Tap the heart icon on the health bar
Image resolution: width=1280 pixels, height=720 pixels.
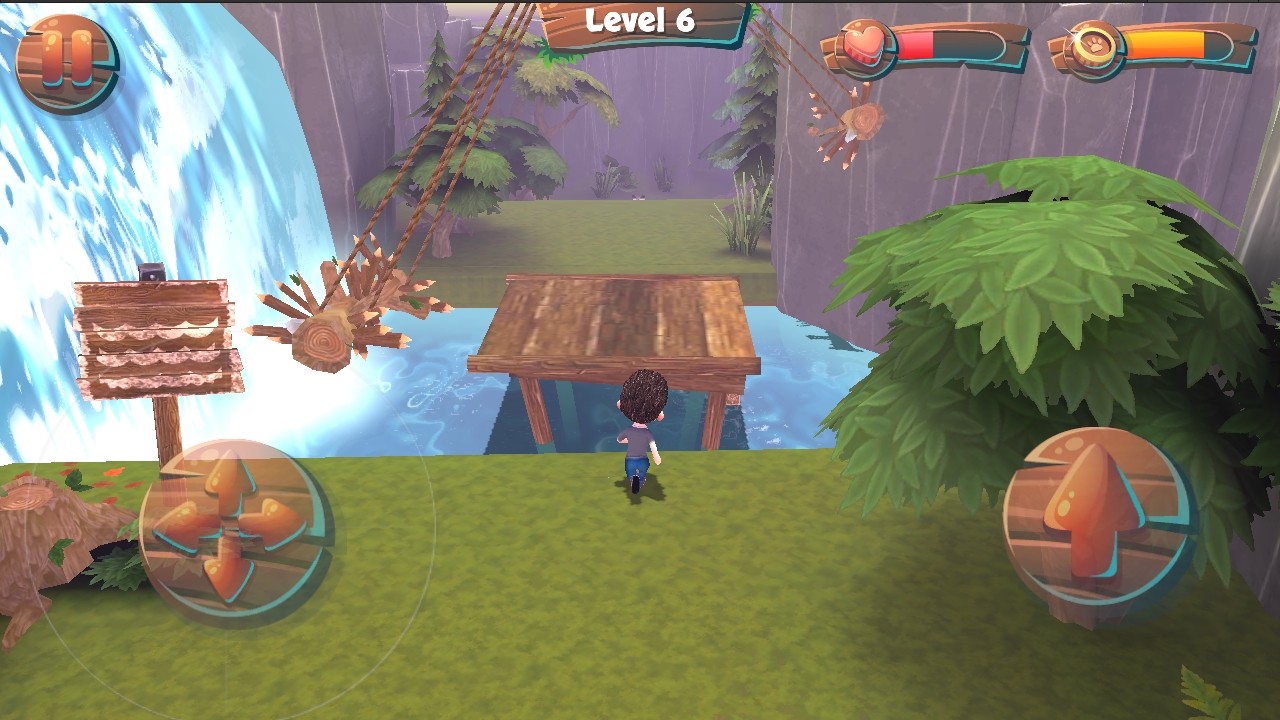(866, 42)
